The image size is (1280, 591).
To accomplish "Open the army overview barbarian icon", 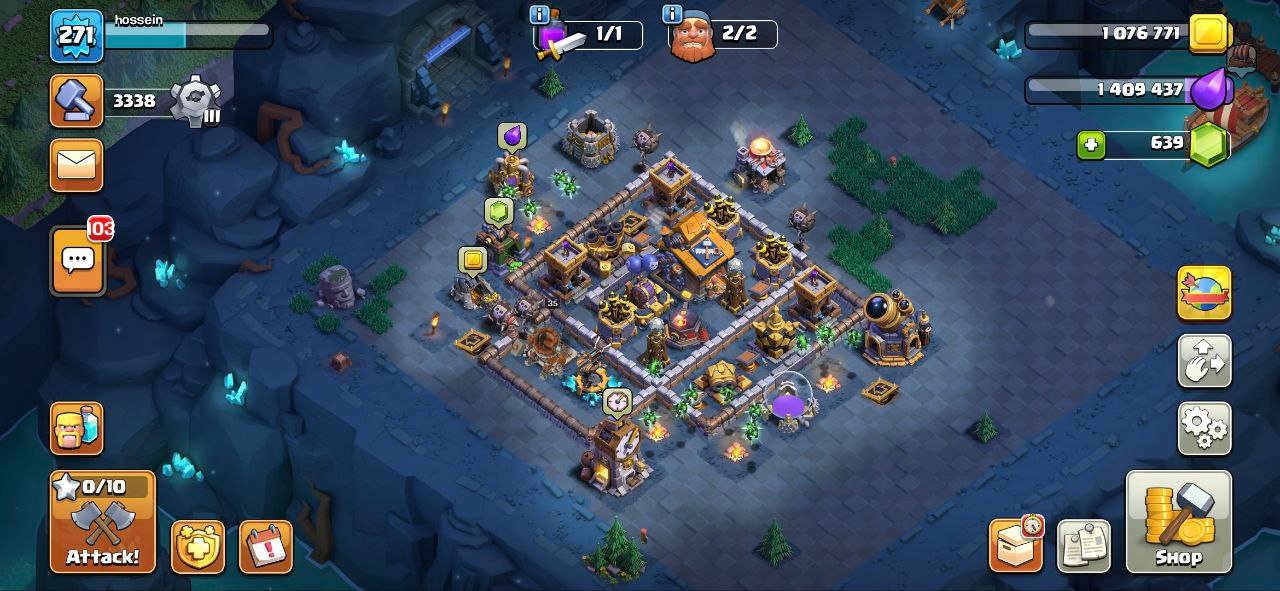I will (x=77, y=428).
